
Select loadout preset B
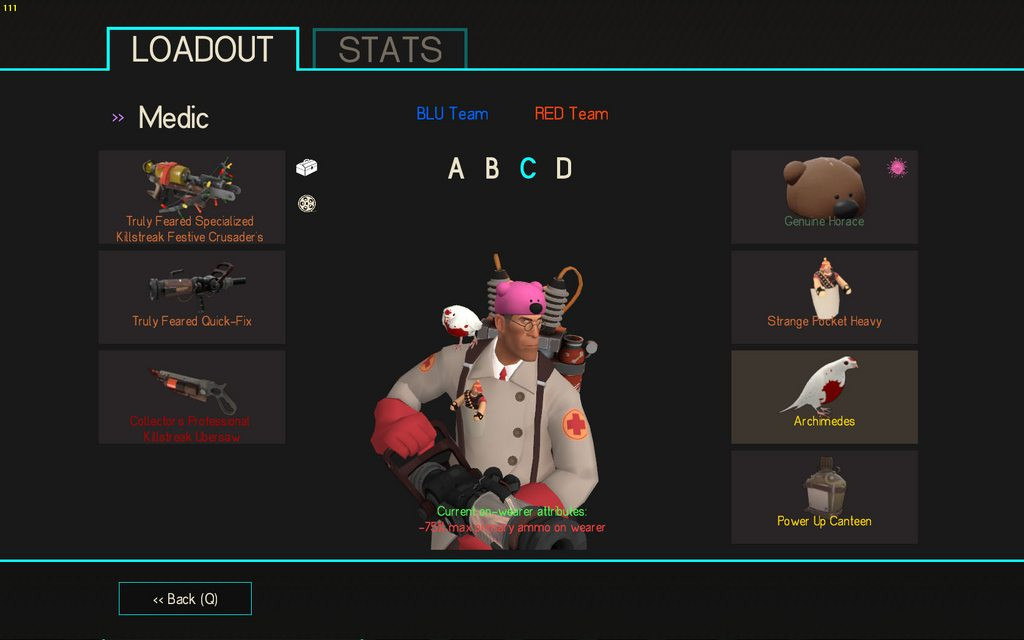click(492, 169)
